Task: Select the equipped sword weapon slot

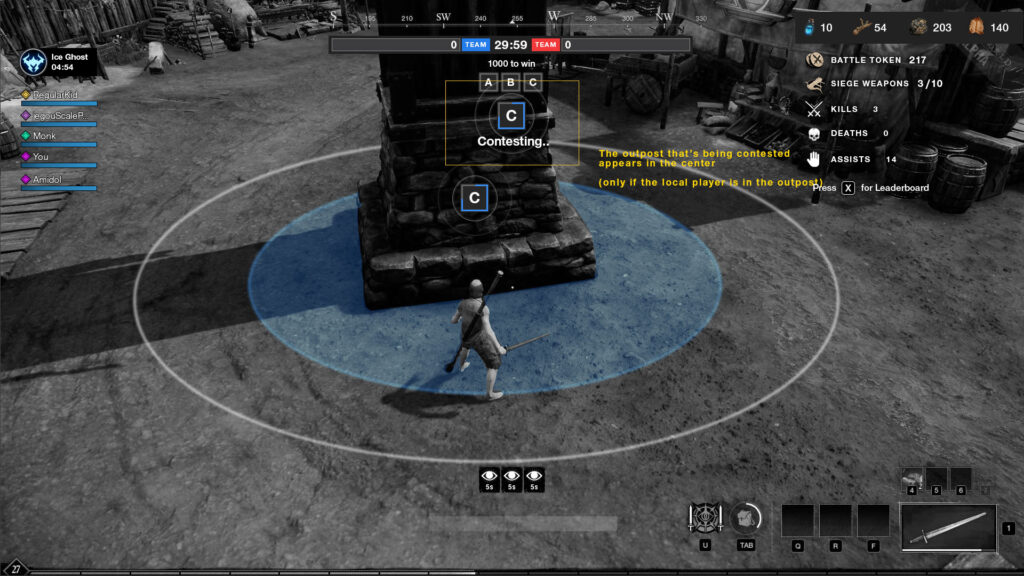Action: [948, 527]
